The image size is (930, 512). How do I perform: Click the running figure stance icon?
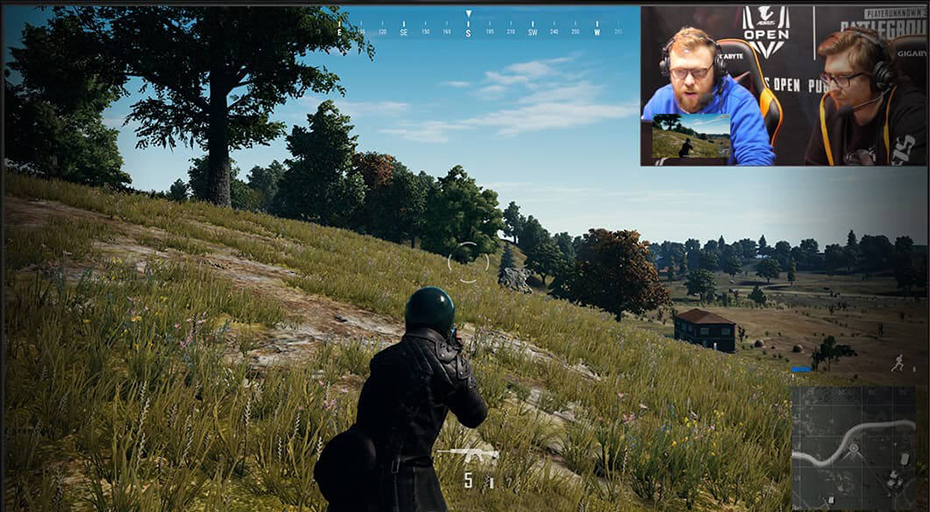coord(897,362)
